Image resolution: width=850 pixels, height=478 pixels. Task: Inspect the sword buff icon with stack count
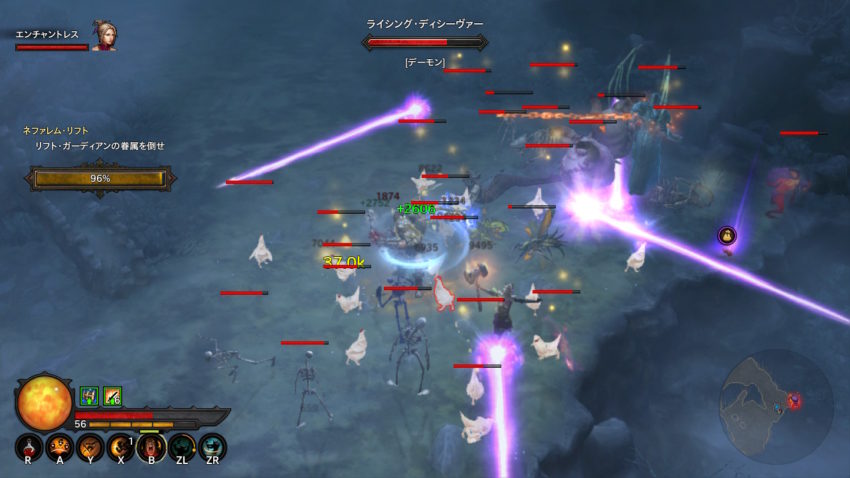pyautogui.click(x=112, y=396)
